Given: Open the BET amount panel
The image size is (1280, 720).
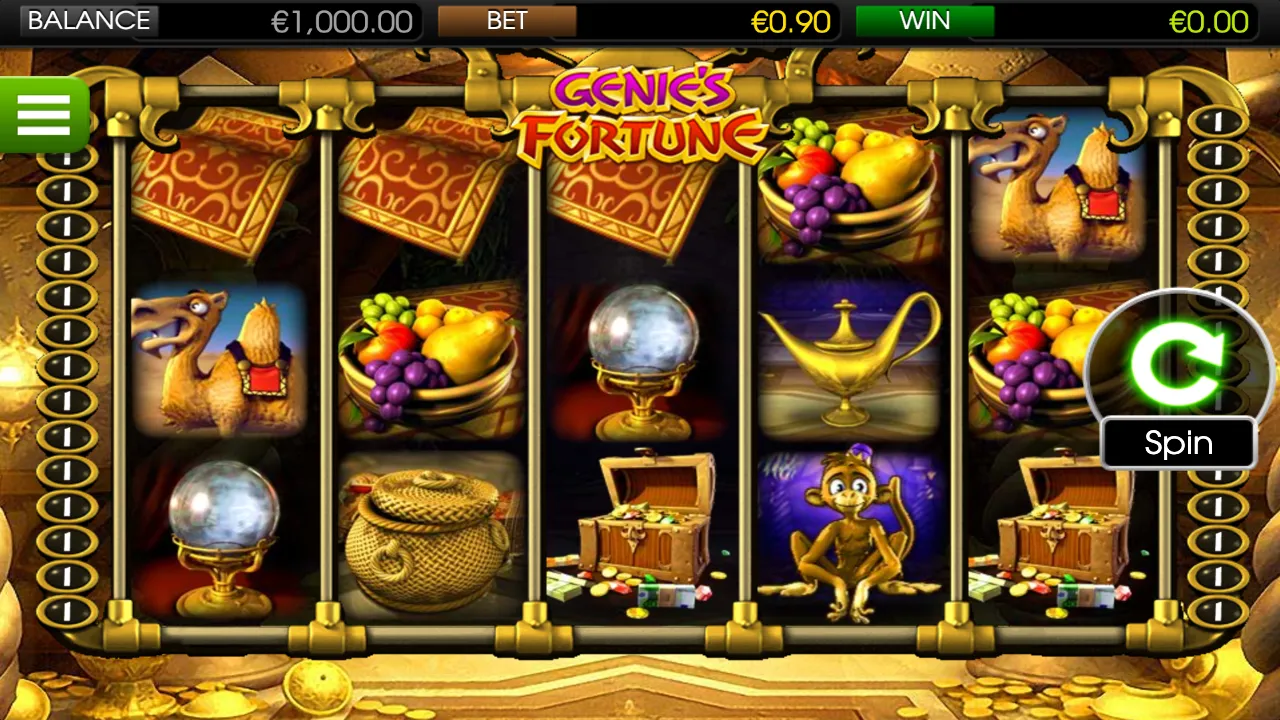Looking at the screenshot, I should point(508,21).
